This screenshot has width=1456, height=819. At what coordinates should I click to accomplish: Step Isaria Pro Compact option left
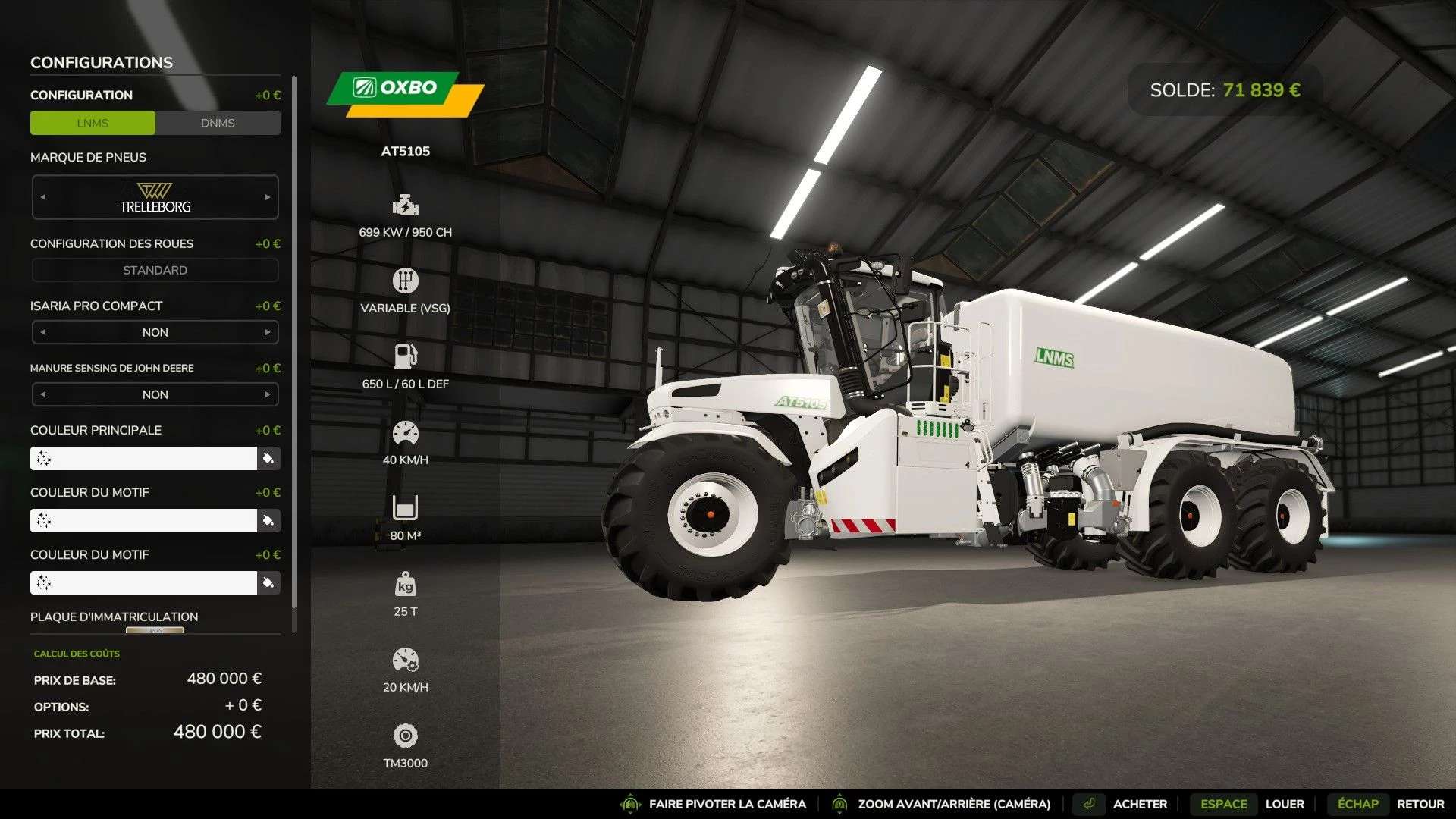[x=43, y=332]
